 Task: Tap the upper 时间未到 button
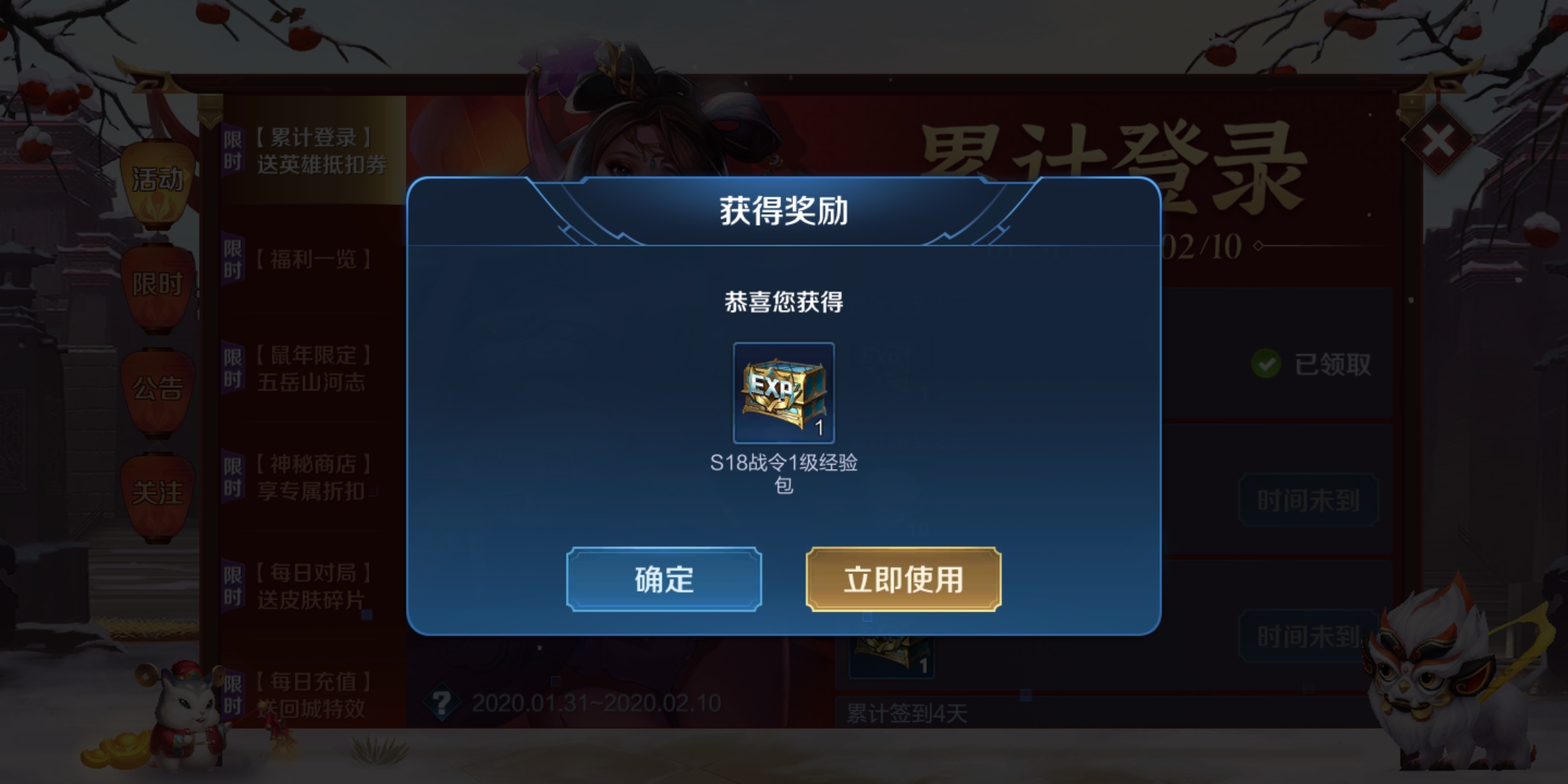(x=1309, y=499)
